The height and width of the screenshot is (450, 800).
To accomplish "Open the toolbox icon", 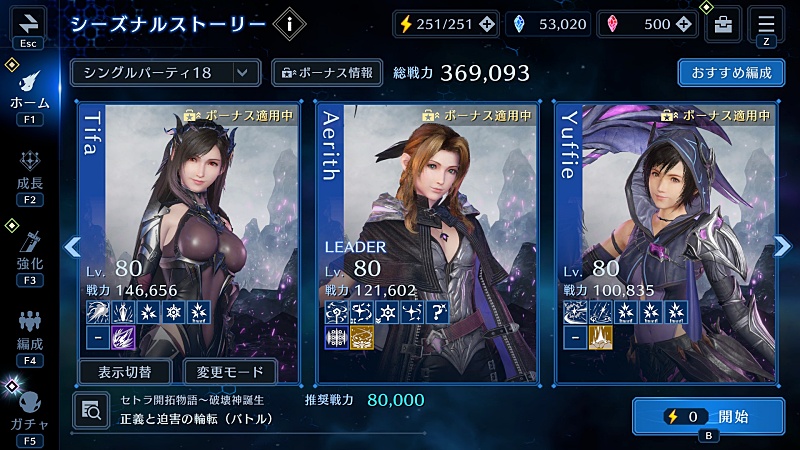I will point(722,24).
